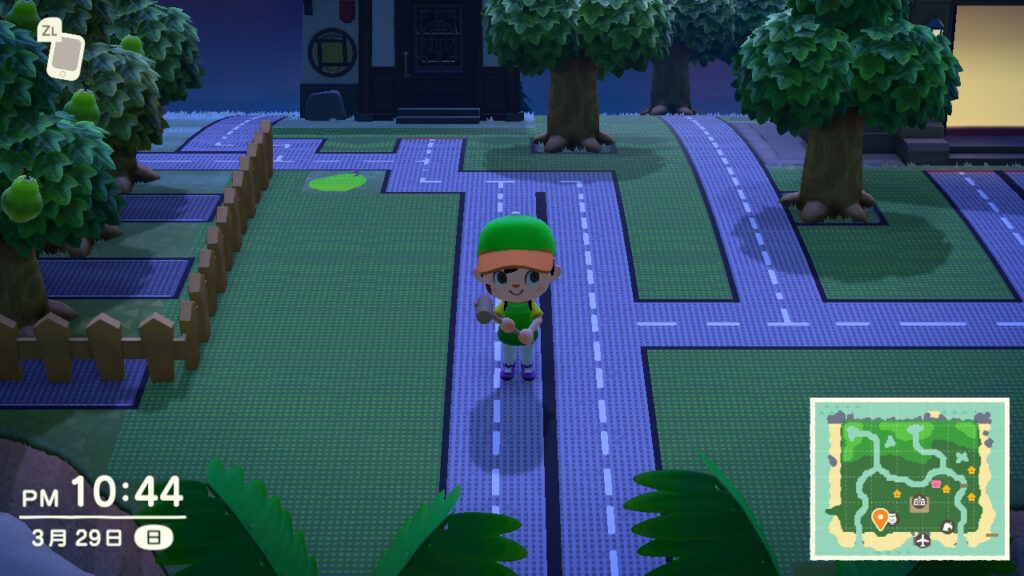Image resolution: width=1024 pixels, height=576 pixels.
Task: Open the island minimap
Action: click(908, 479)
